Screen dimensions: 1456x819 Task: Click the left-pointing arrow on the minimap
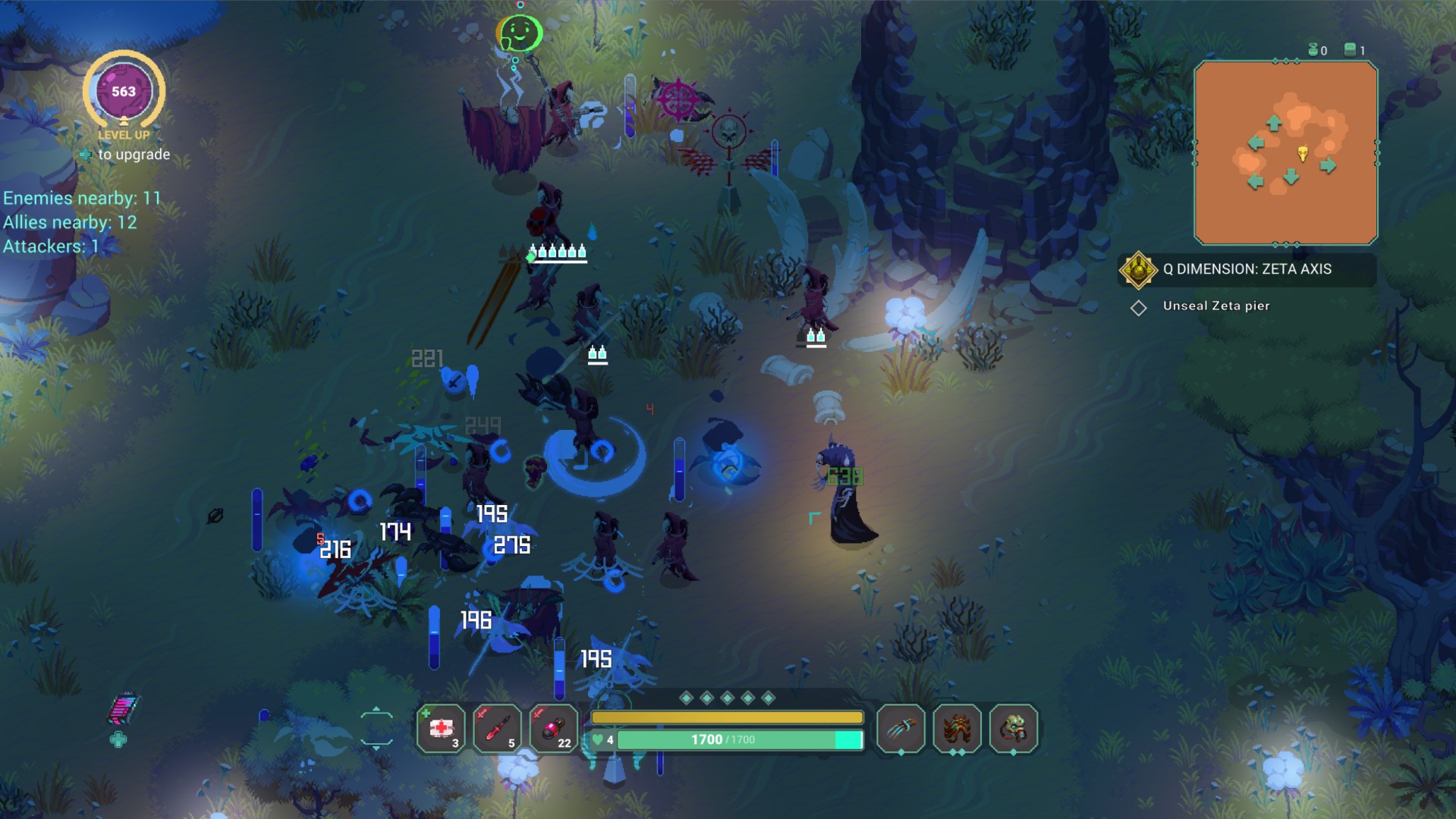pyautogui.click(x=1256, y=142)
